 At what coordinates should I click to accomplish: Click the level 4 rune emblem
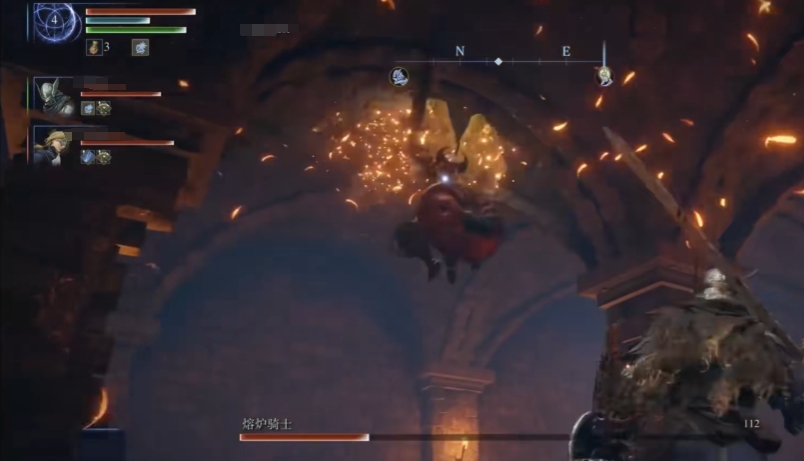tap(54, 20)
